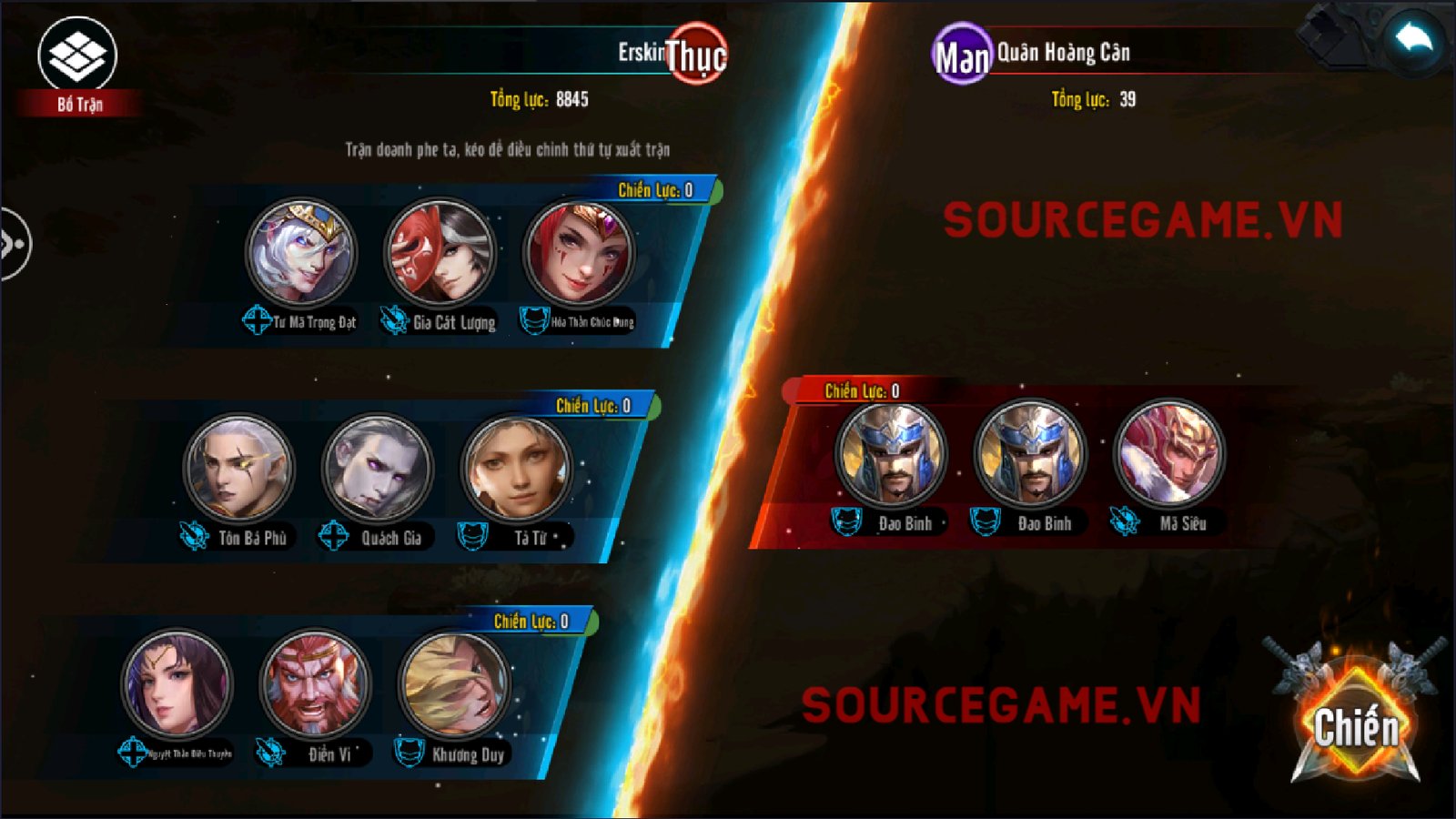Image resolution: width=1456 pixels, height=819 pixels.
Task: Expand the side panel arrow tab
Action: [x=13, y=244]
